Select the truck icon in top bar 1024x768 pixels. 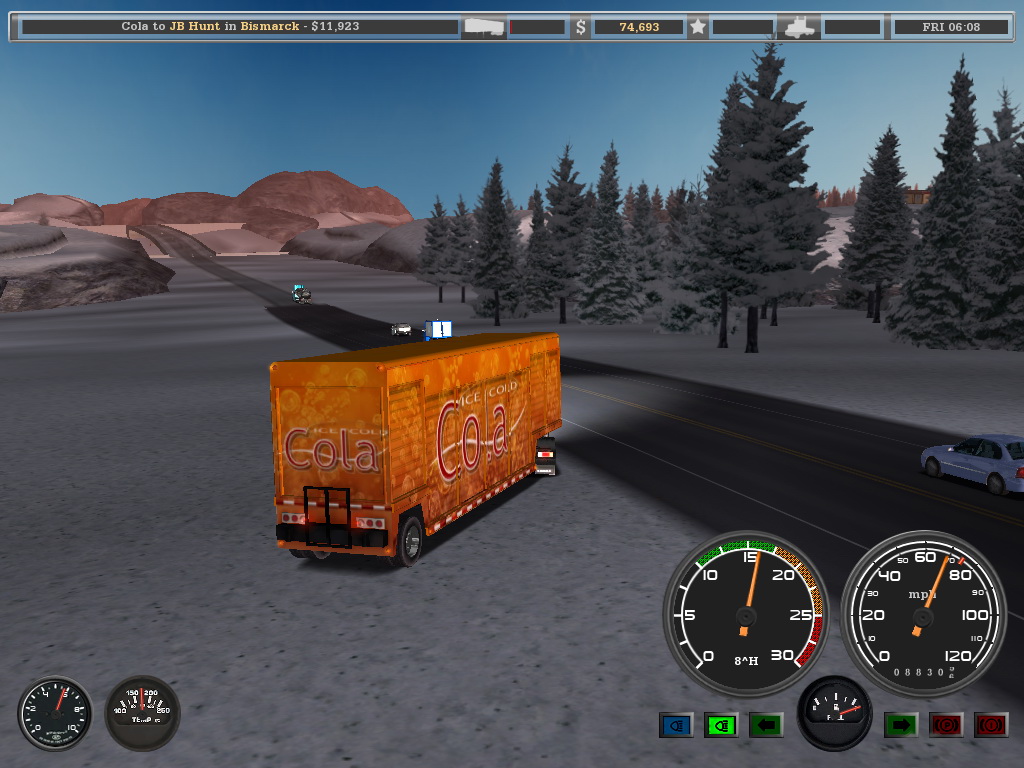tap(802, 27)
